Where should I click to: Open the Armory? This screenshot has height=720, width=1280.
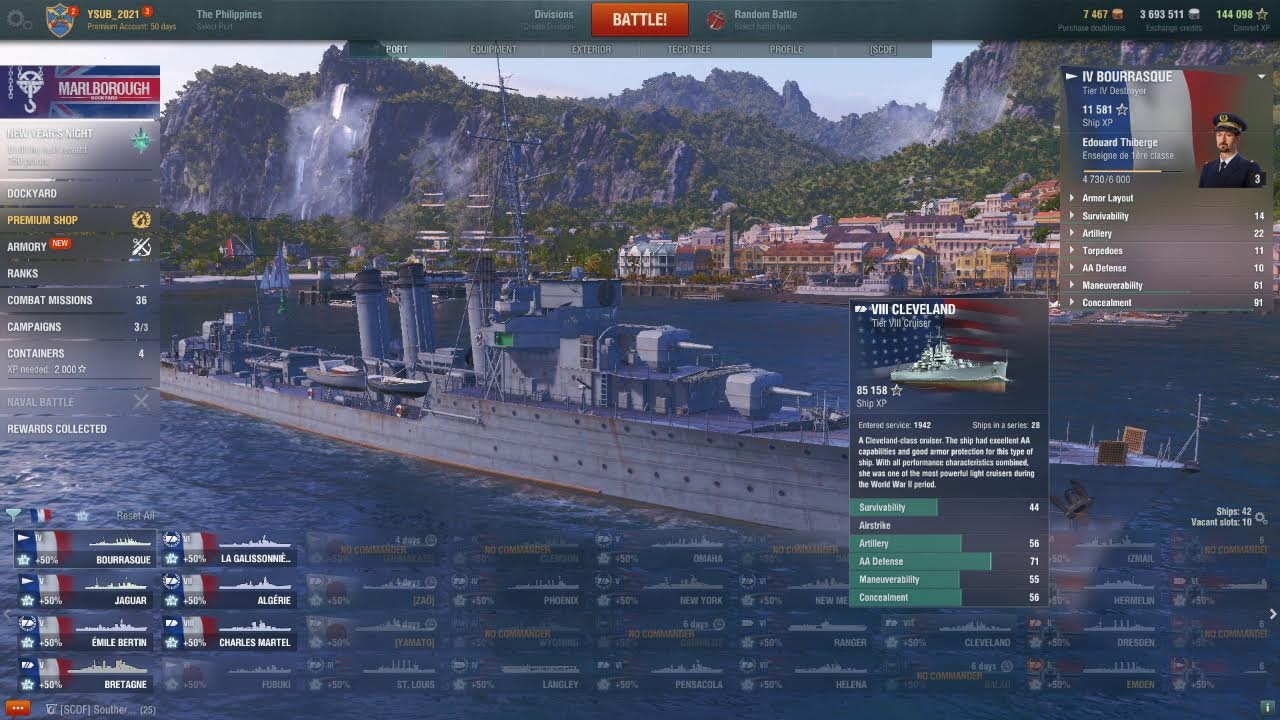pos(27,247)
